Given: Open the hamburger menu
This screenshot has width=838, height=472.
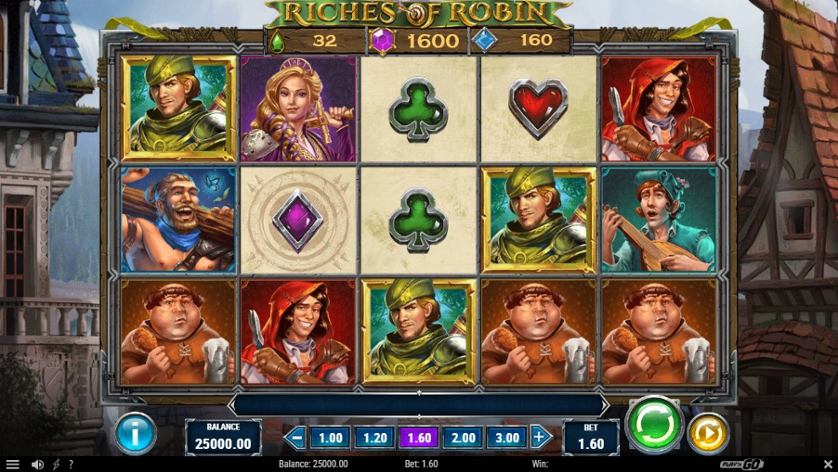Looking at the screenshot, I should click(x=13, y=464).
